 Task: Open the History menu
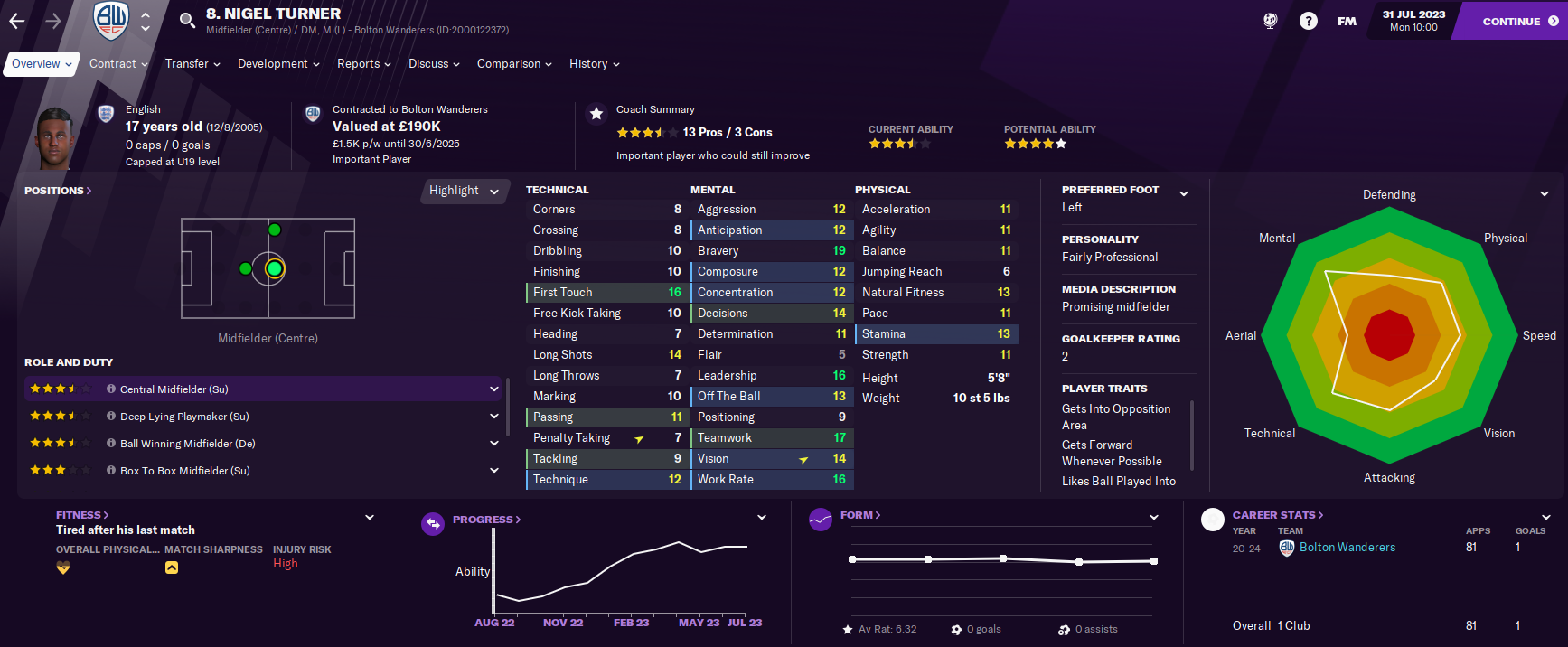point(594,64)
